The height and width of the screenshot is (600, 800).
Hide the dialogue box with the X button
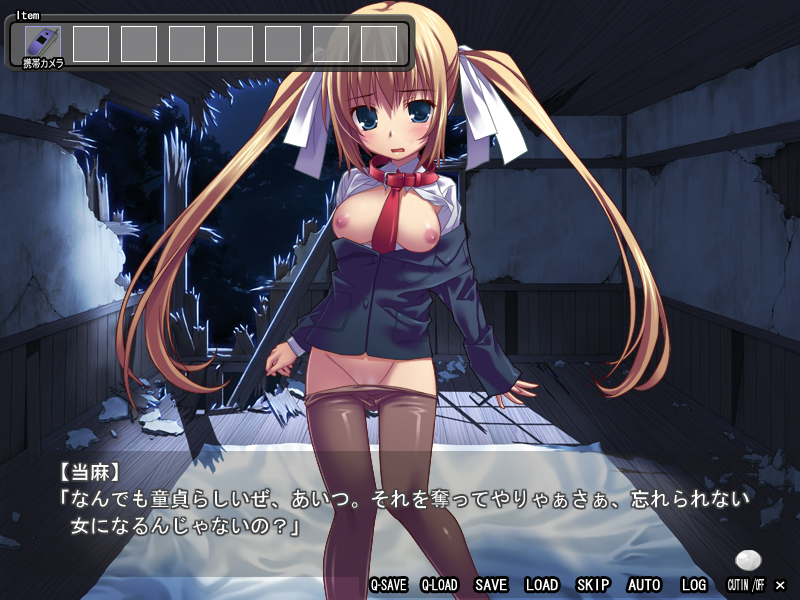(781, 585)
